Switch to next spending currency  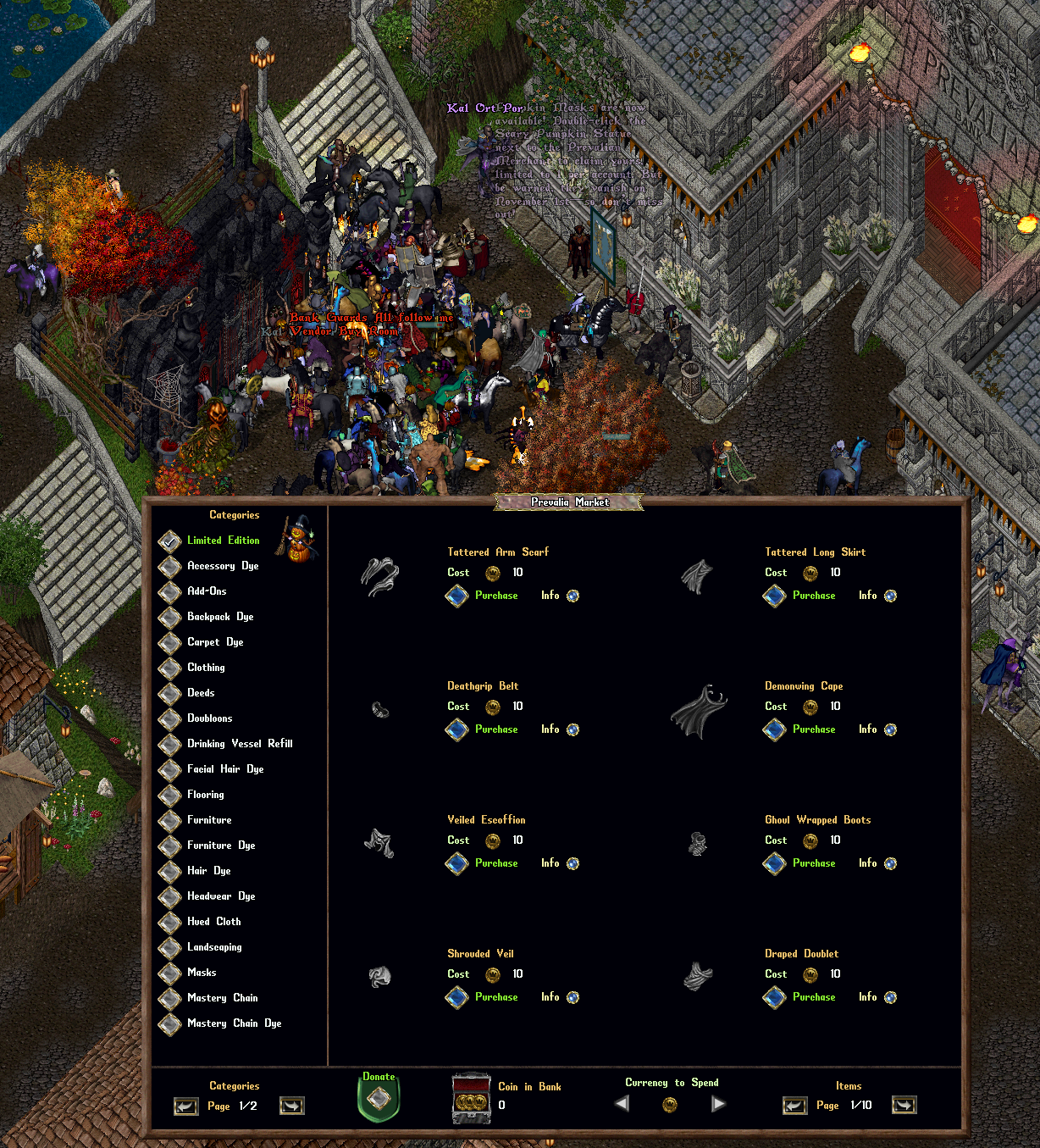pyautogui.click(x=718, y=1104)
